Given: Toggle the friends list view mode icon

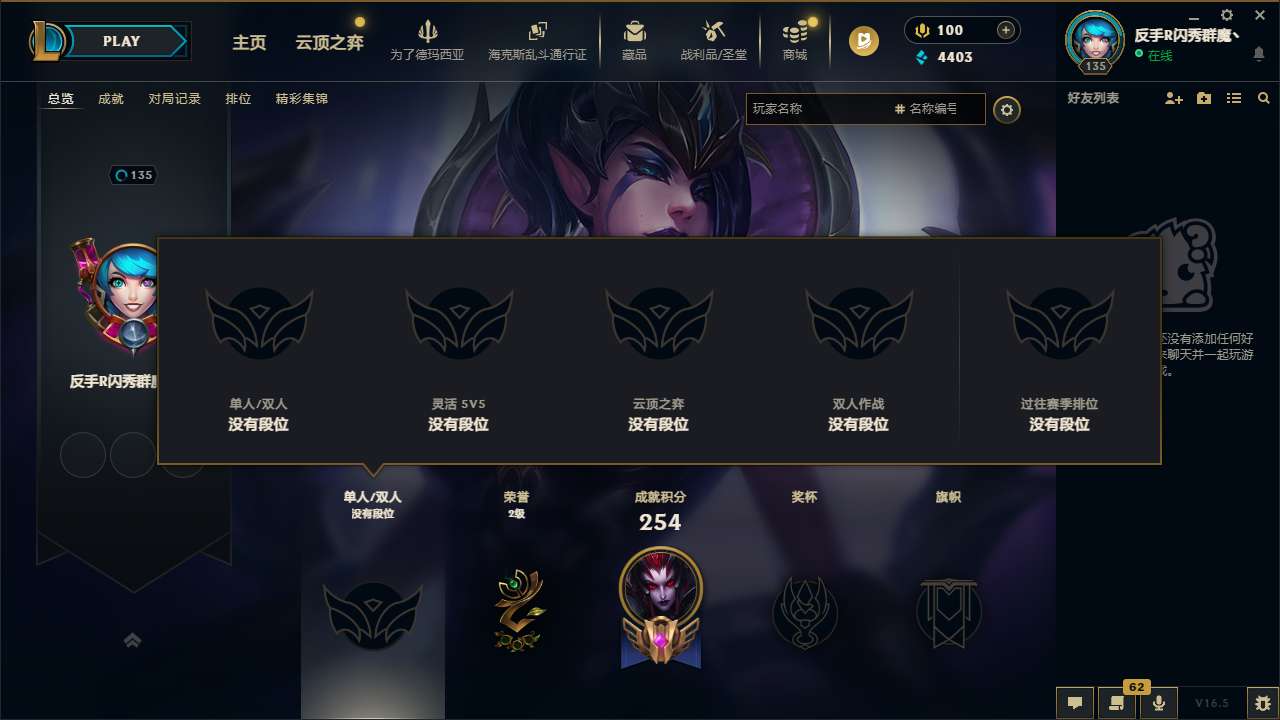Looking at the screenshot, I should pos(1234,98).
